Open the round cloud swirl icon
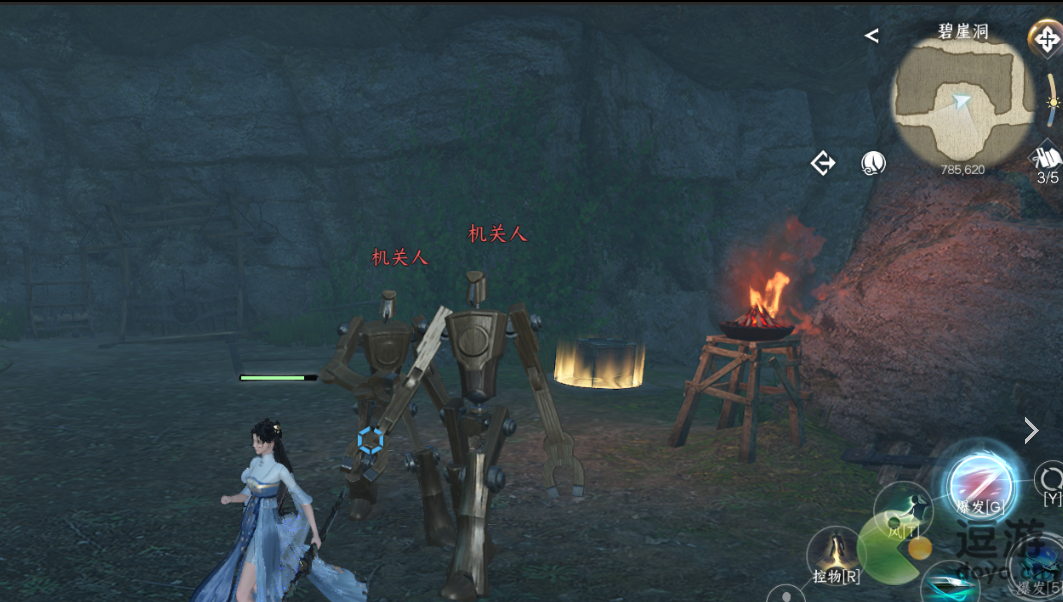1063x602 pixels. click(873, 163)
